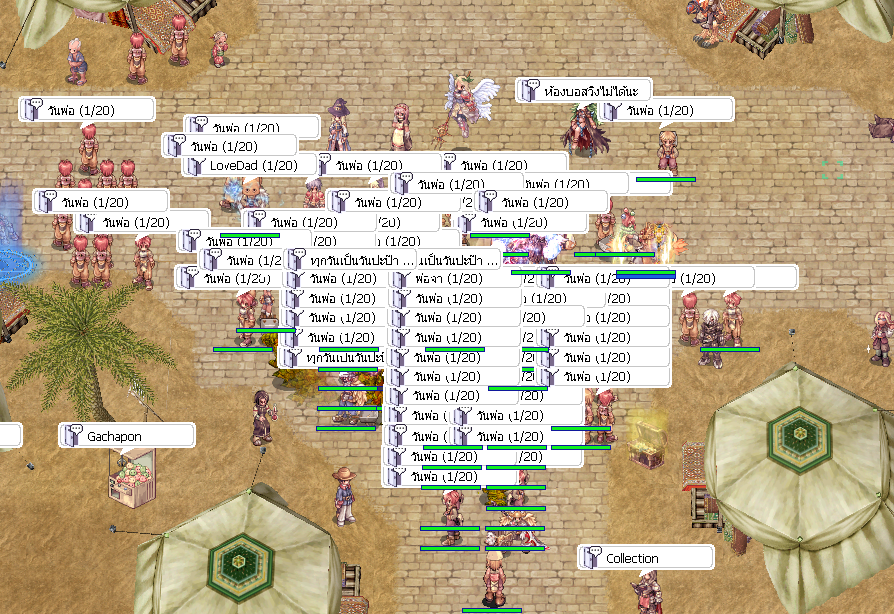This screenshot has height=614, width=894.
Task: Open the LoveDad chat room sign
Action: click(253, 165)
